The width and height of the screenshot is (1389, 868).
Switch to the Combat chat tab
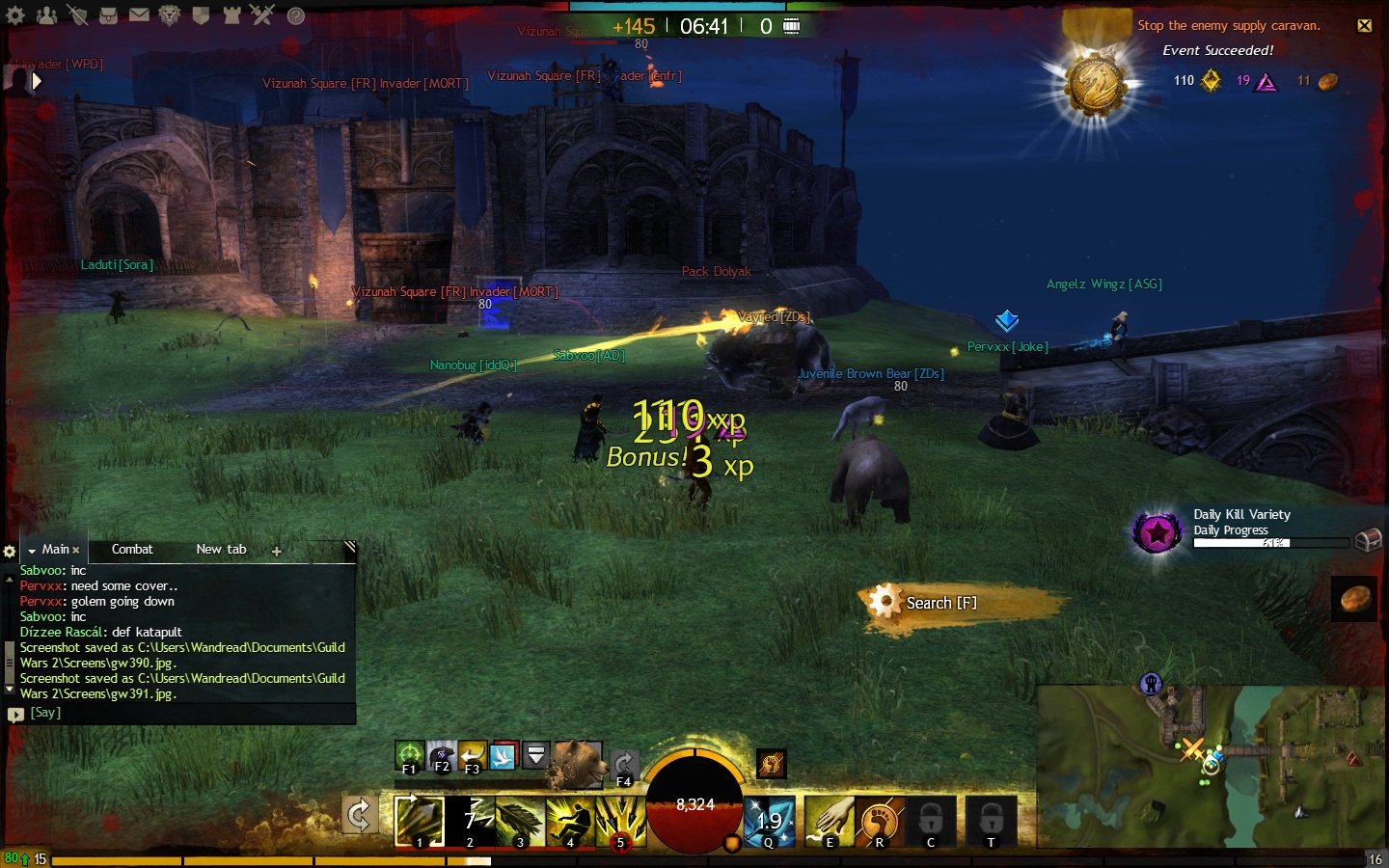tap(132, 550)
